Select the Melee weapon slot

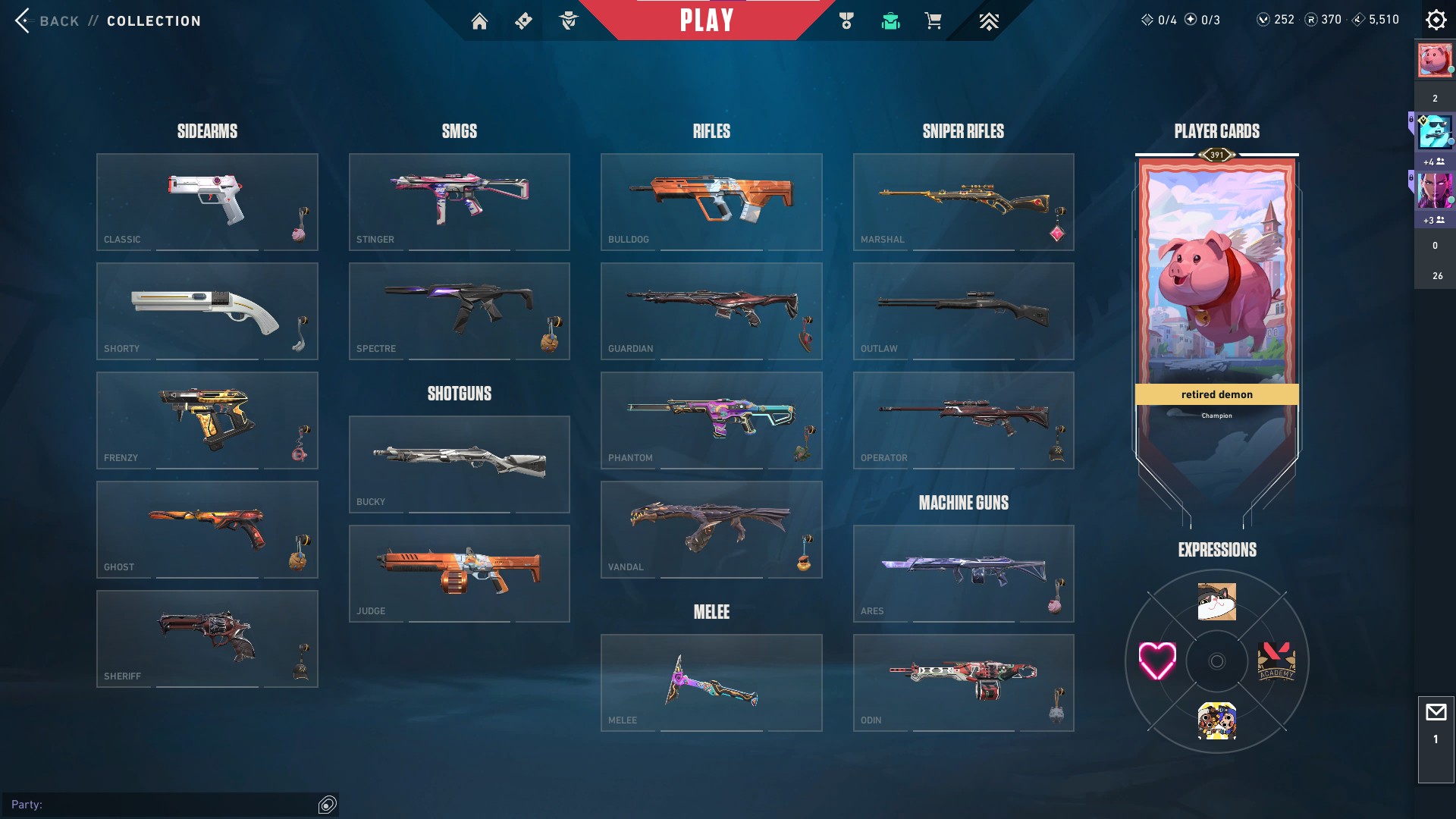click(x=711, y=682)
